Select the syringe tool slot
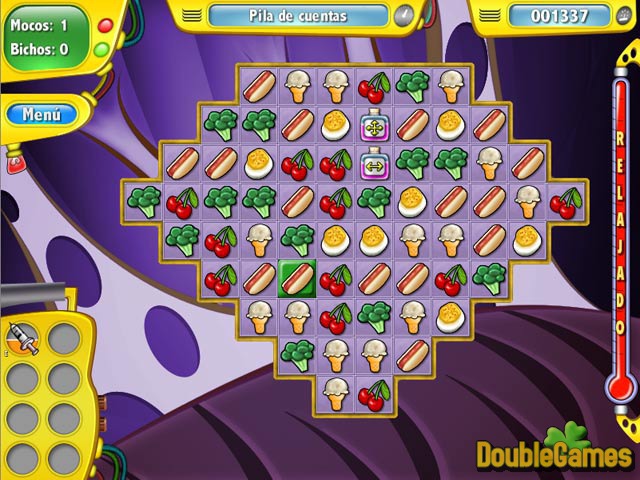 point(22,339)
